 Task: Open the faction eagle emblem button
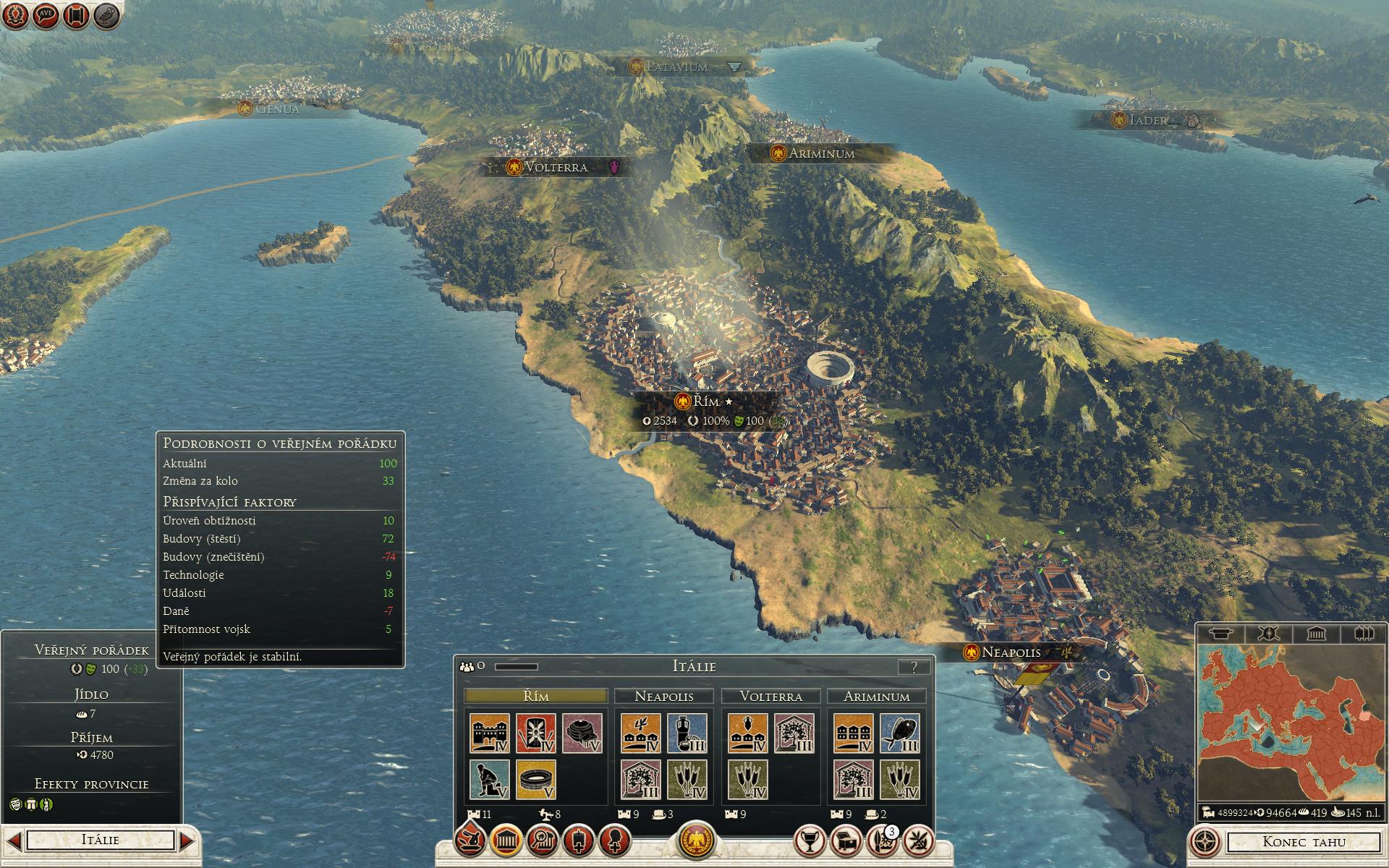tap(695, 841)
